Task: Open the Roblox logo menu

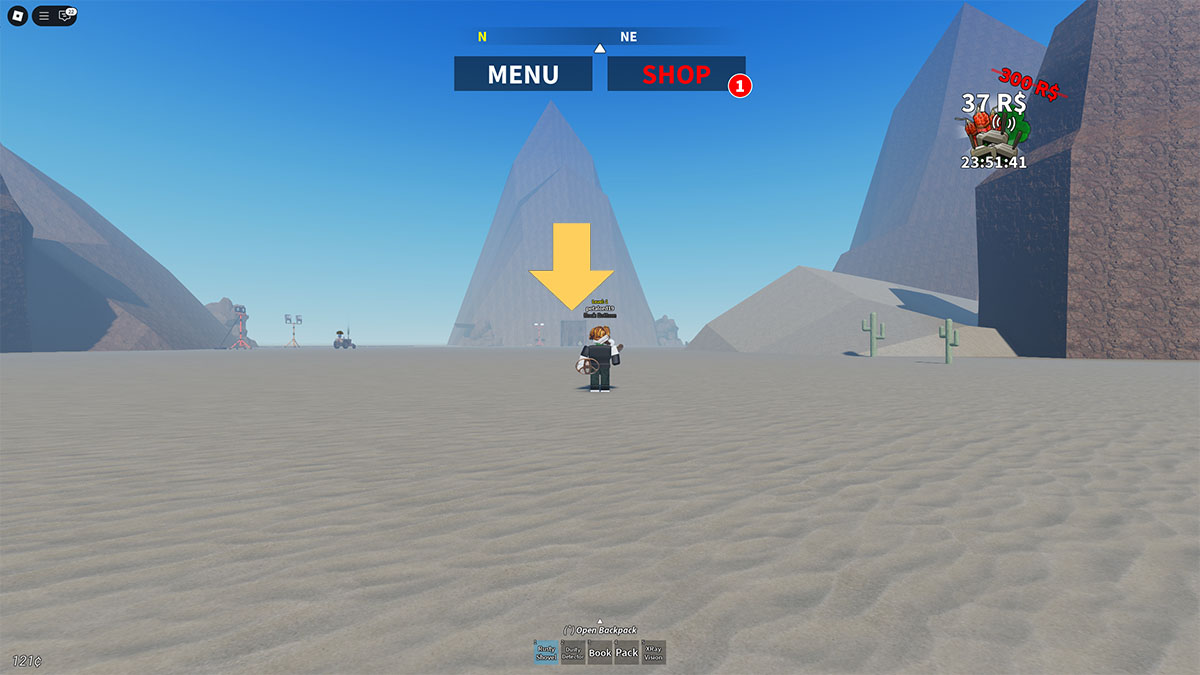Action: [x=17, y=16]
